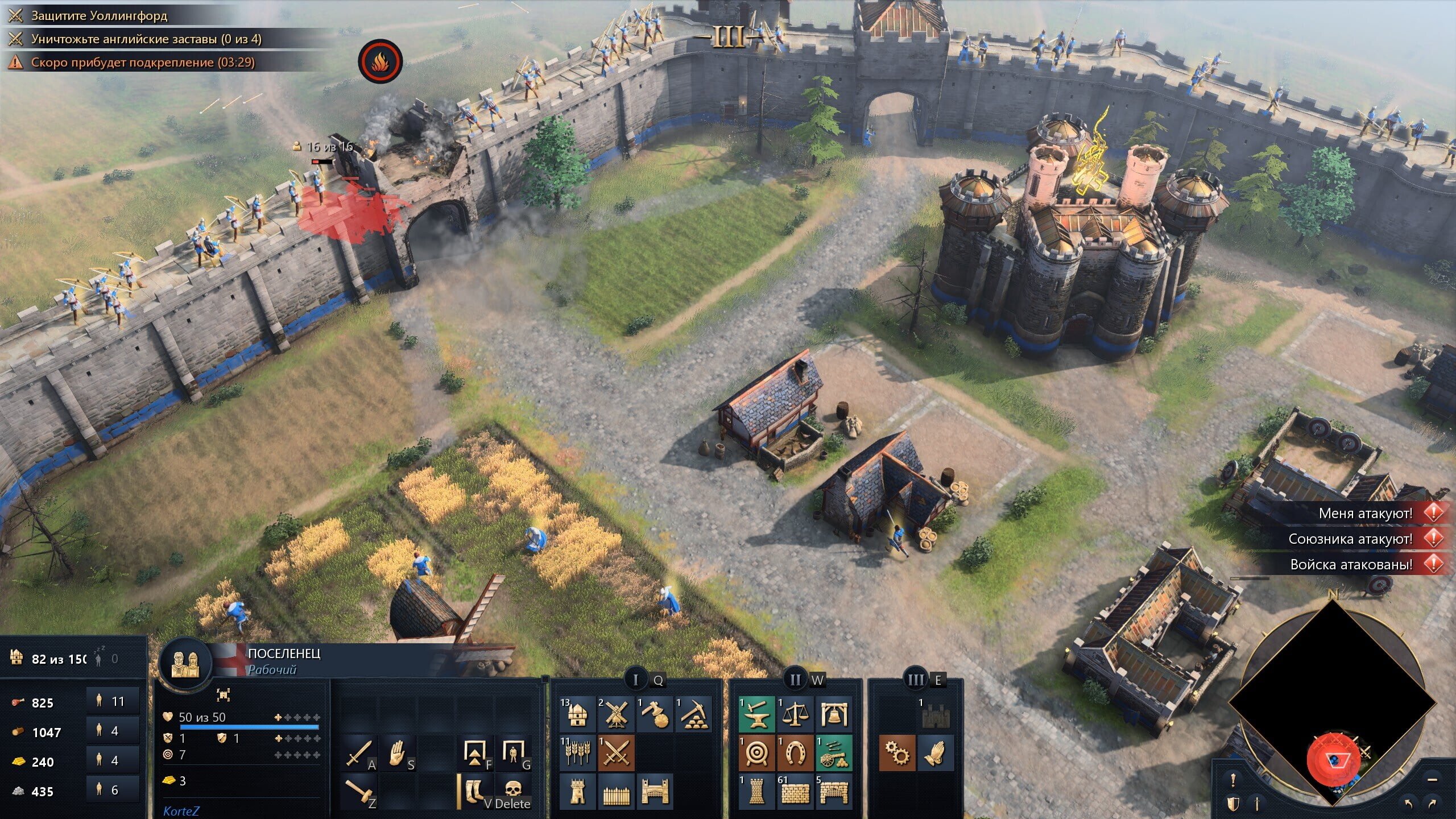This screenshot has width=1456, height=819.
Task: Choose the blacksmith anvil icon
Action: [756, 714]
